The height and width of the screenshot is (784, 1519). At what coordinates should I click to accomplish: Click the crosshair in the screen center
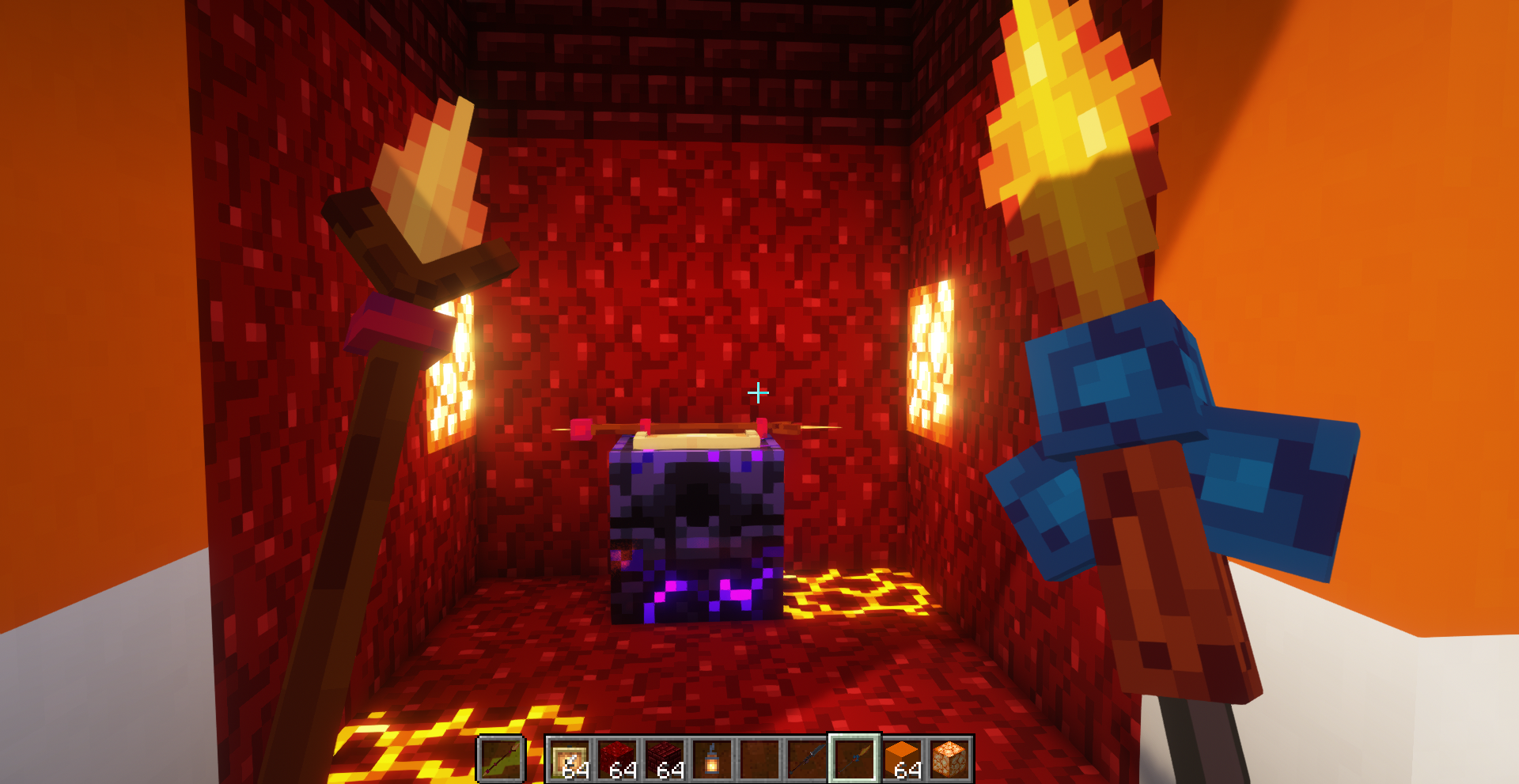tap(758, 392)
